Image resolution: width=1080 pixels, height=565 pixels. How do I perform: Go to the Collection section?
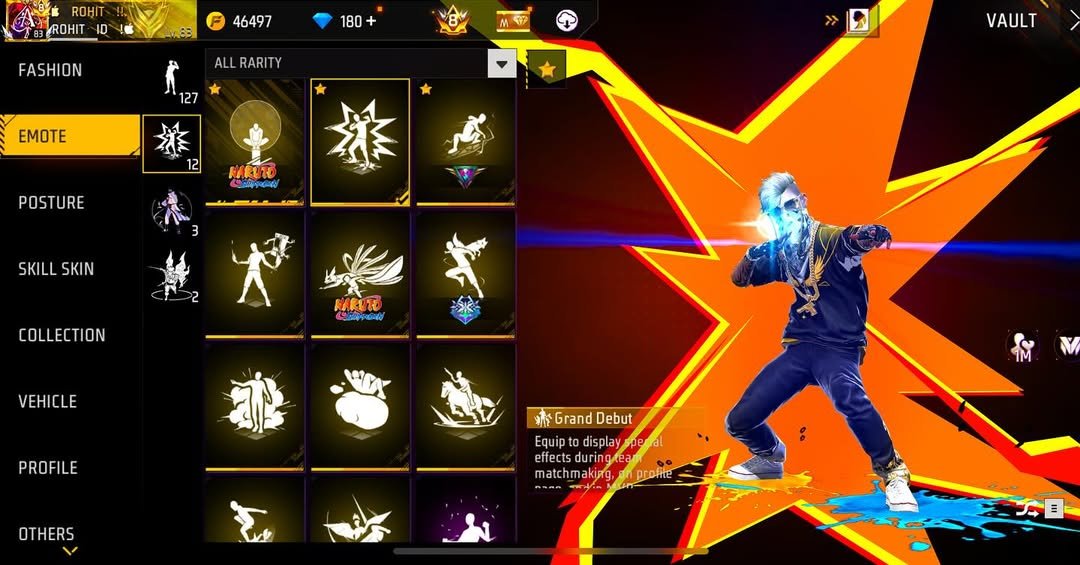click(x=61, y=335)
